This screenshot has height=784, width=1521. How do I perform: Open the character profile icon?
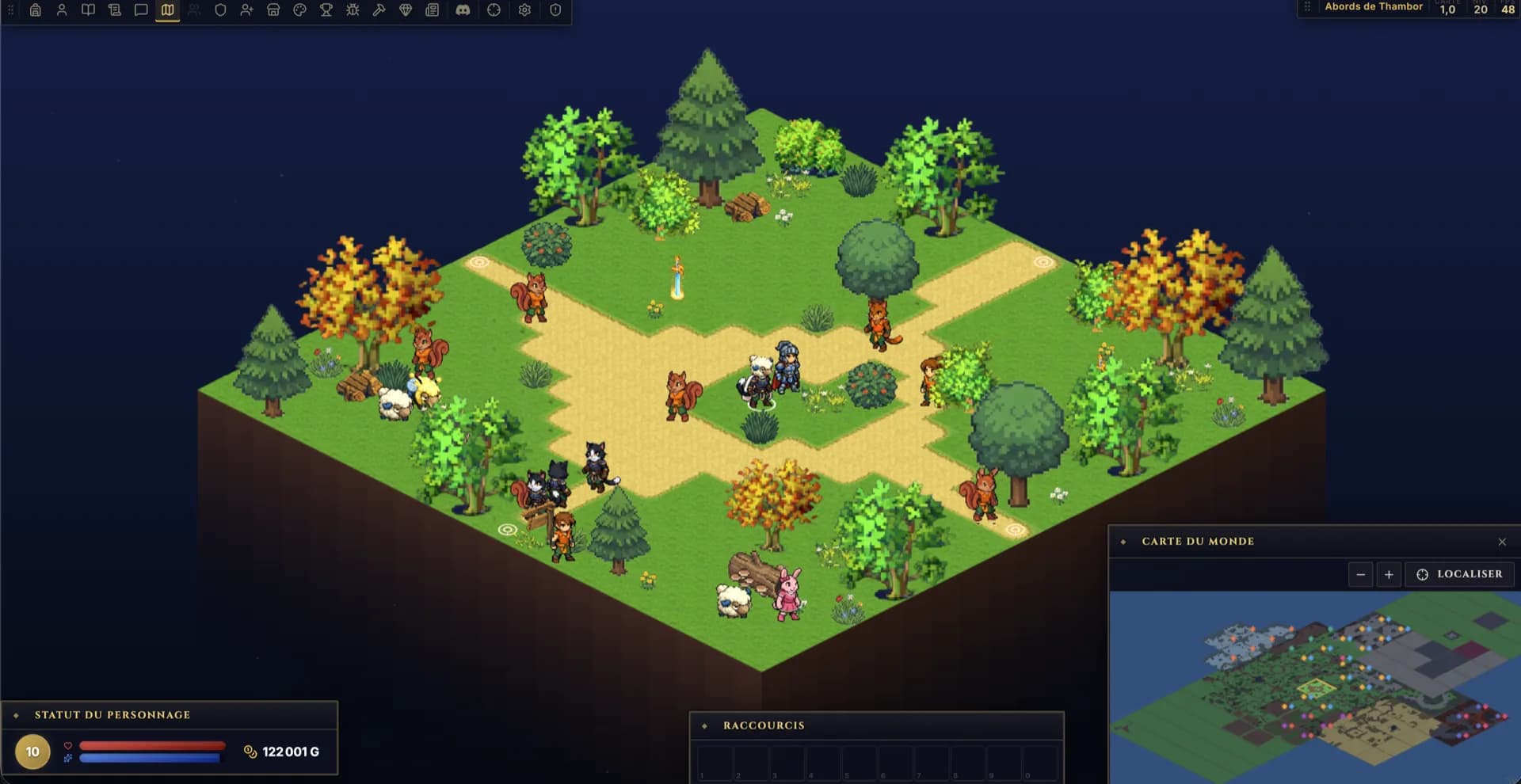tap(62, 10)
